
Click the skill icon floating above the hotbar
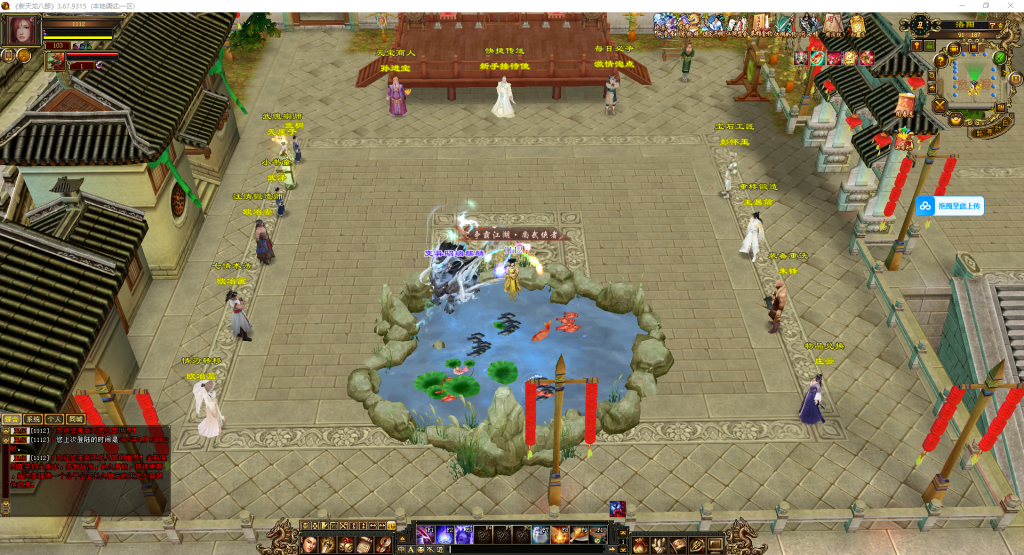pyautogui.click(x=617, y=509)
